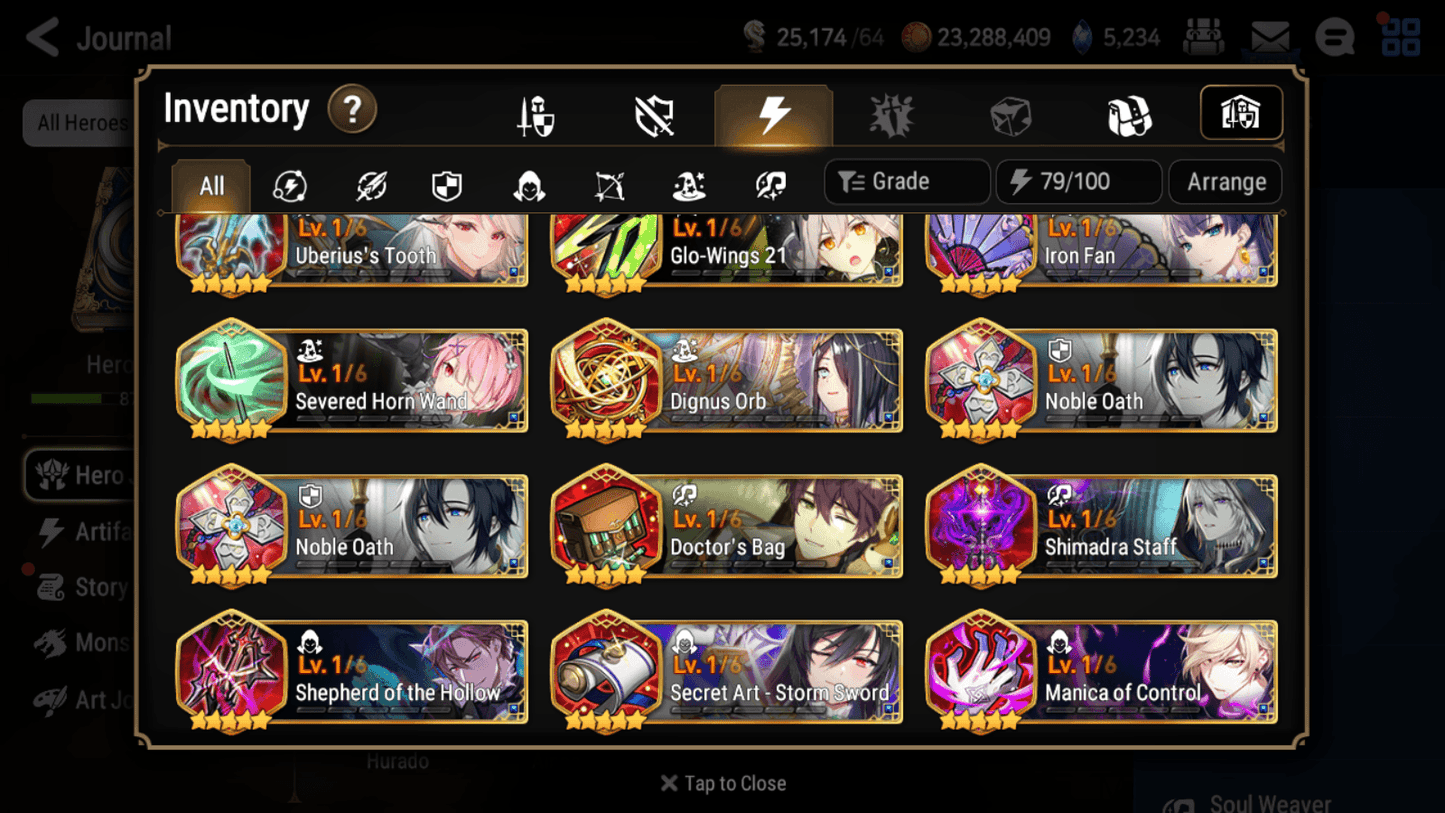The image size is (1445, 813).
Task: Open the chat bubble icon
Action: point(1335,36)
